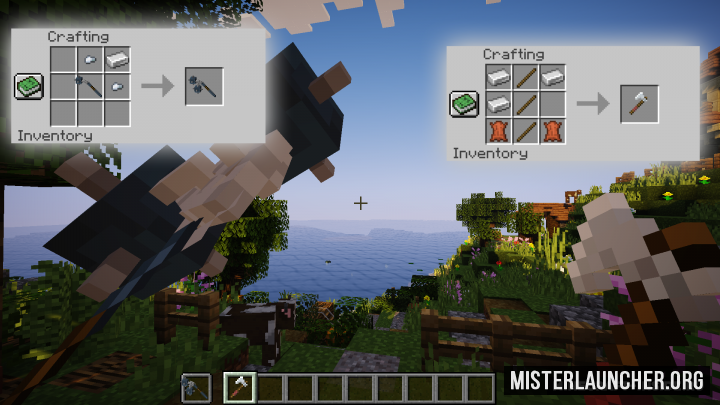
Task: Select the iron ingot in the mace recipe
Action: tap(118, 61)
